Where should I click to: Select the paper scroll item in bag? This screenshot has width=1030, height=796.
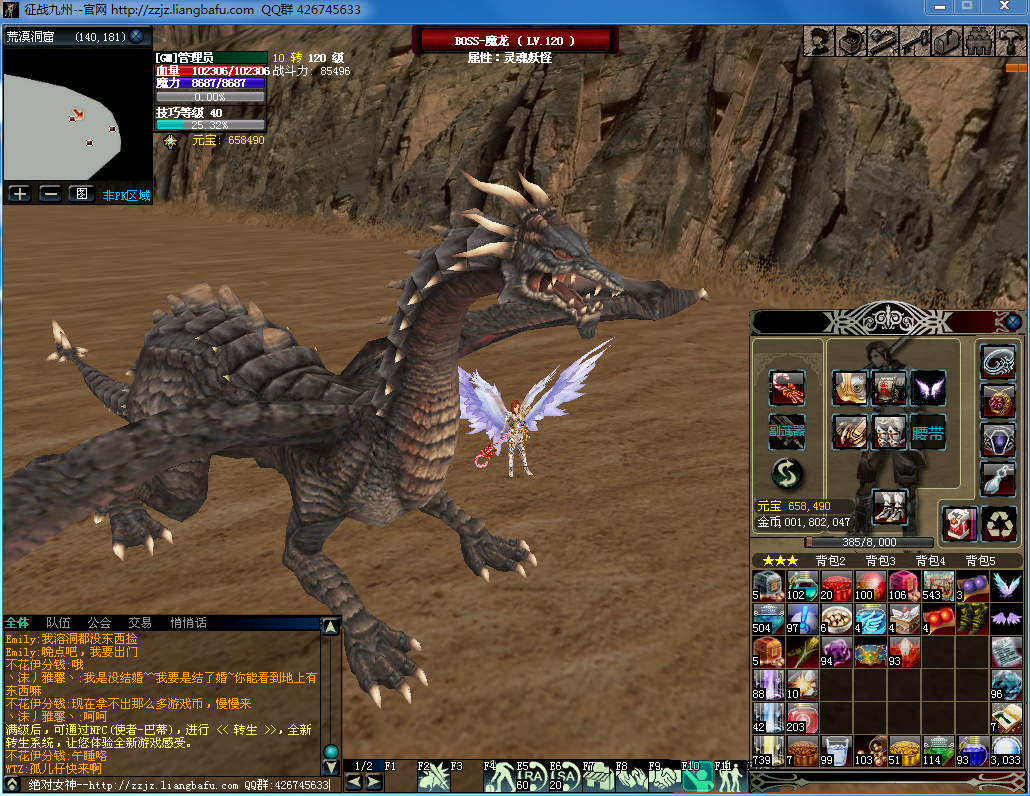1006,652
